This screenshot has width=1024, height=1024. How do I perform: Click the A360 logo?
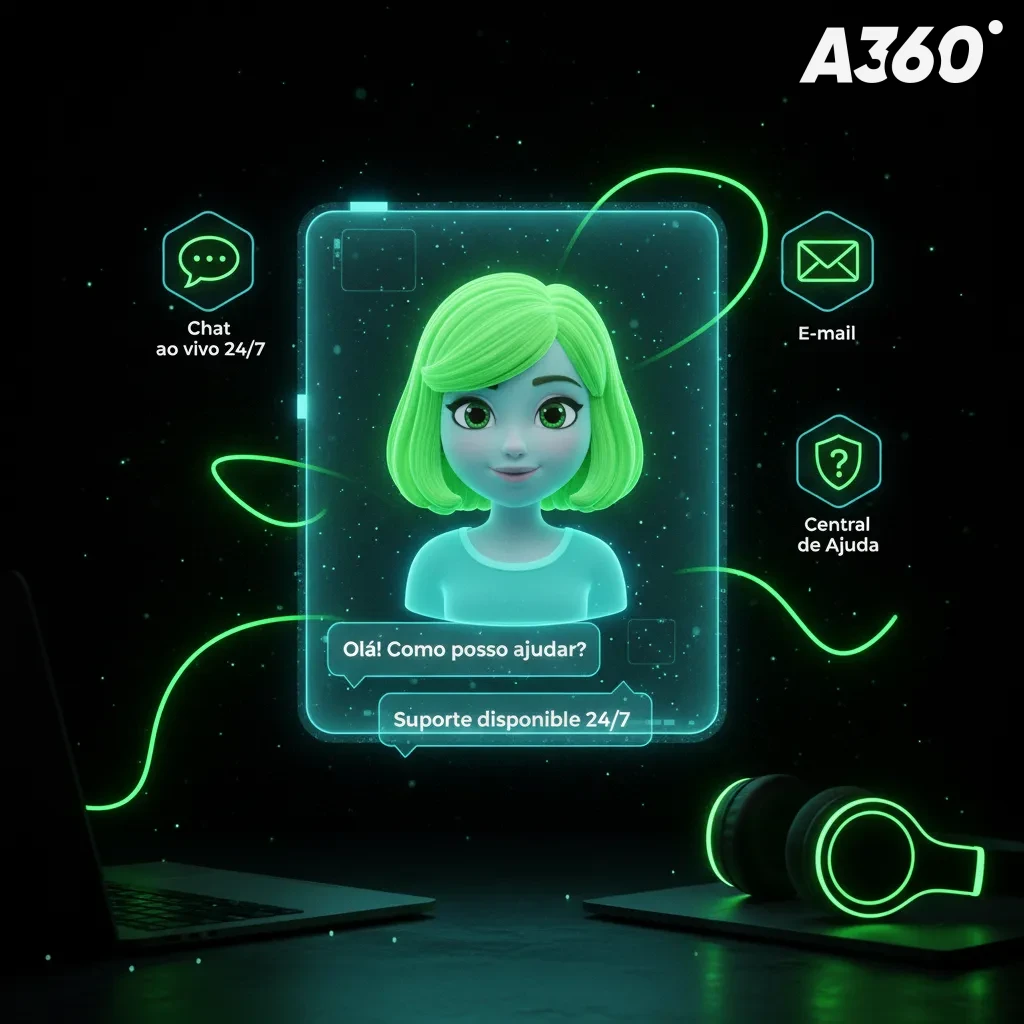click(892, 56)
